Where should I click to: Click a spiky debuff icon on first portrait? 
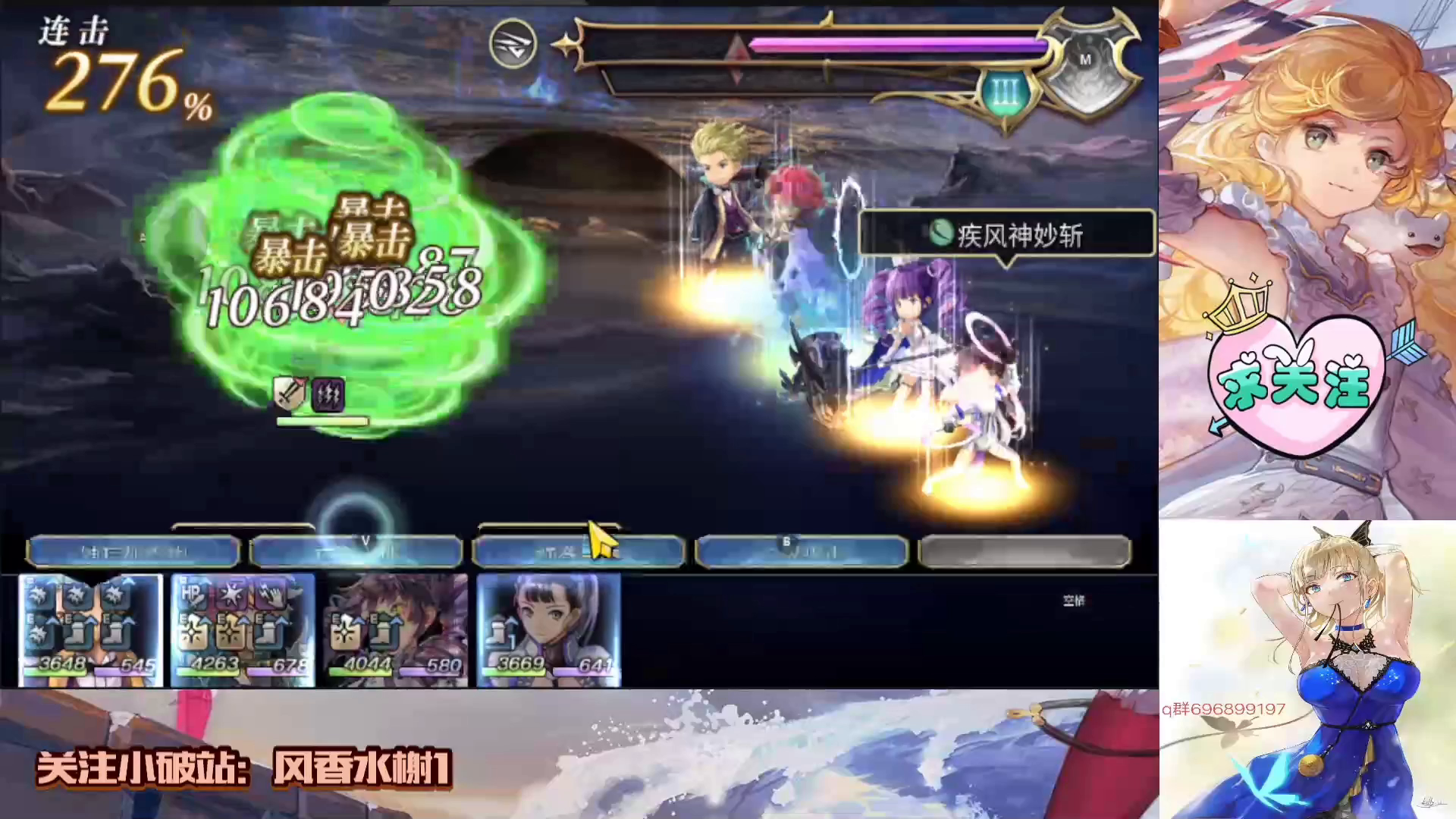click(x=38, y=597)
